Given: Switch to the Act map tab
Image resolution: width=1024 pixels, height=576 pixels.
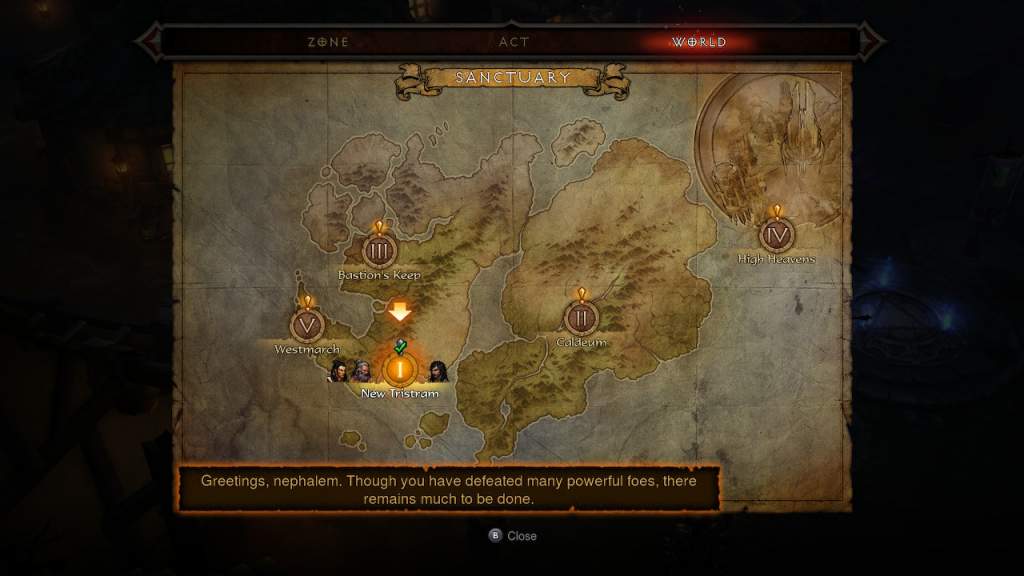Looking at the screenshot, I should click(513, 42).
